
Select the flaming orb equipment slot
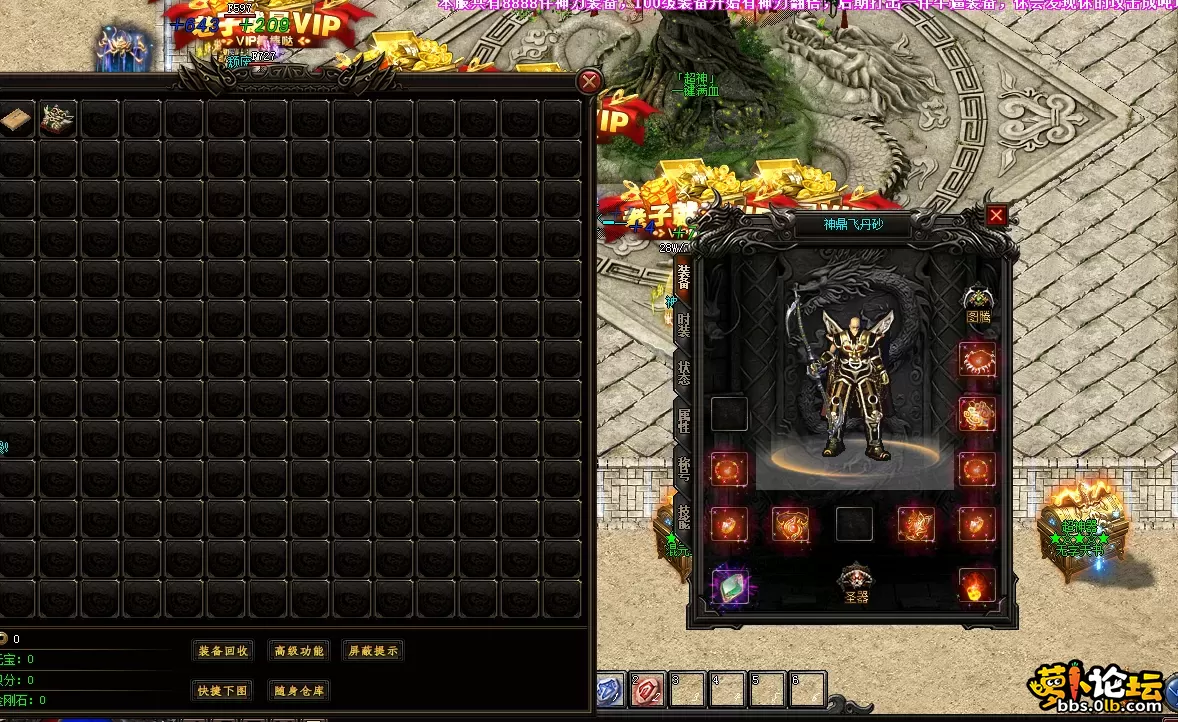tap(977, 585)
